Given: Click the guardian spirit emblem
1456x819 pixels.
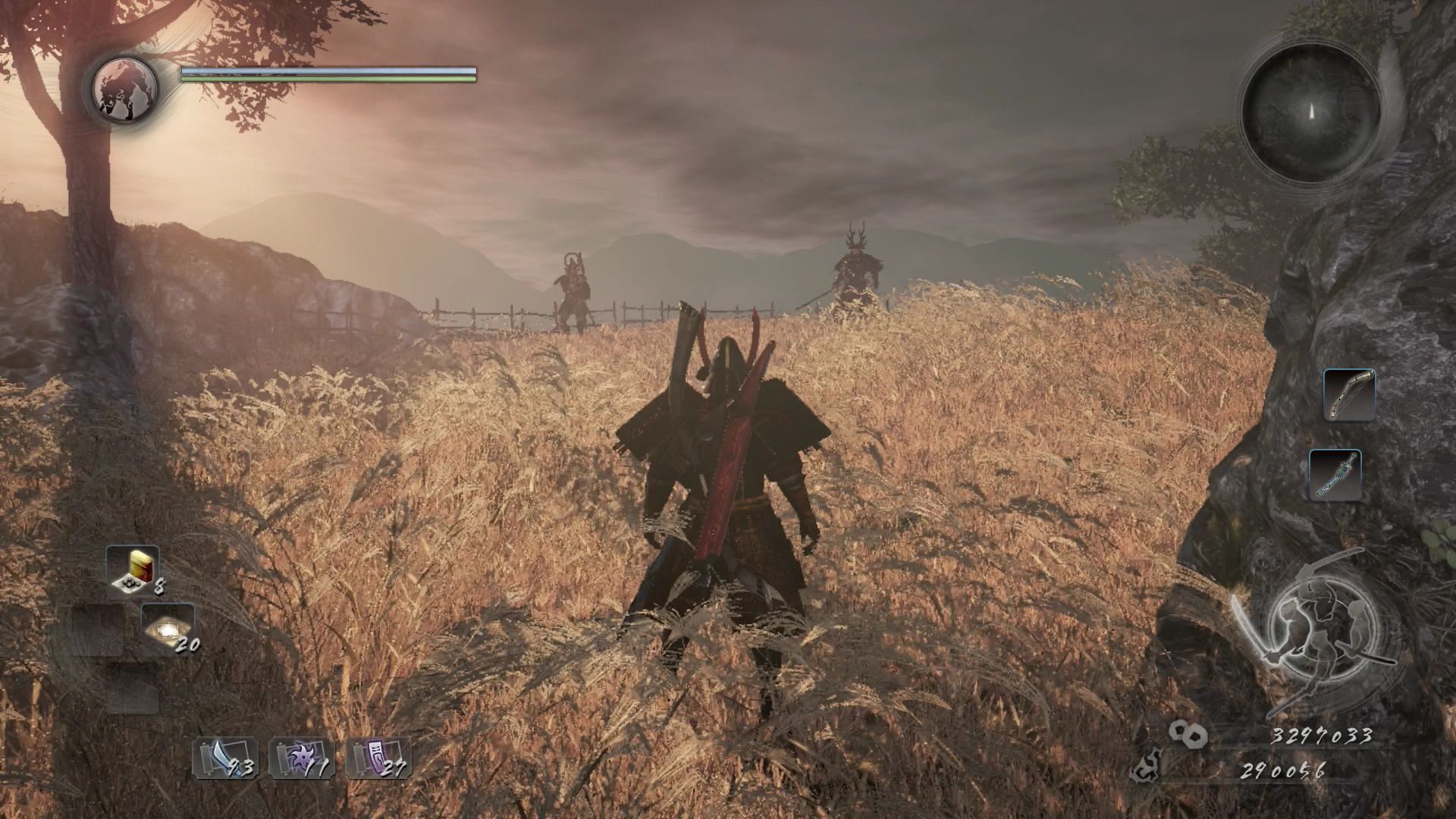Looking at the screenshot, I should tap(125, 87).
